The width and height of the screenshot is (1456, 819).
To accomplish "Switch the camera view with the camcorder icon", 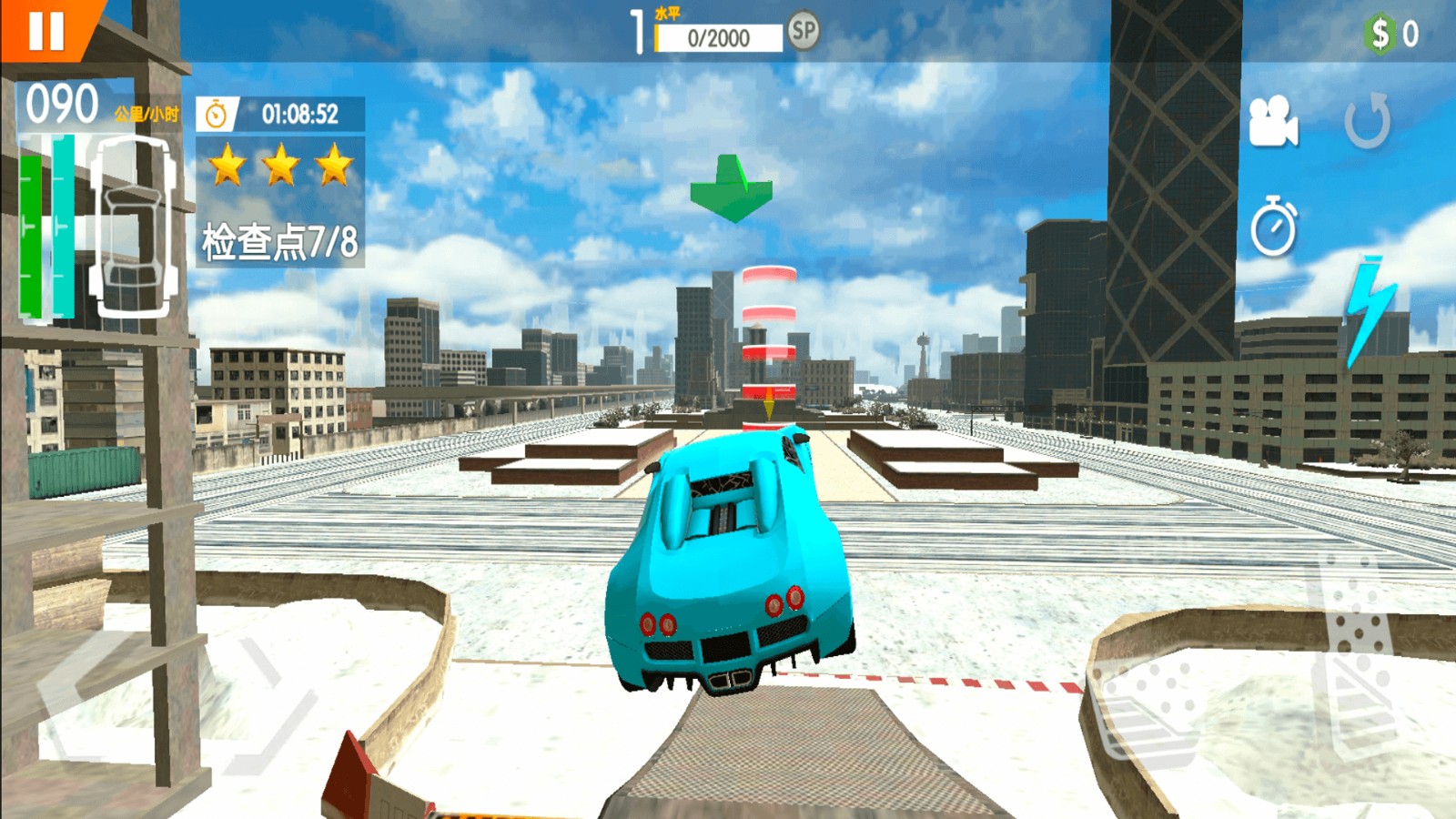I will [1272, 122].
